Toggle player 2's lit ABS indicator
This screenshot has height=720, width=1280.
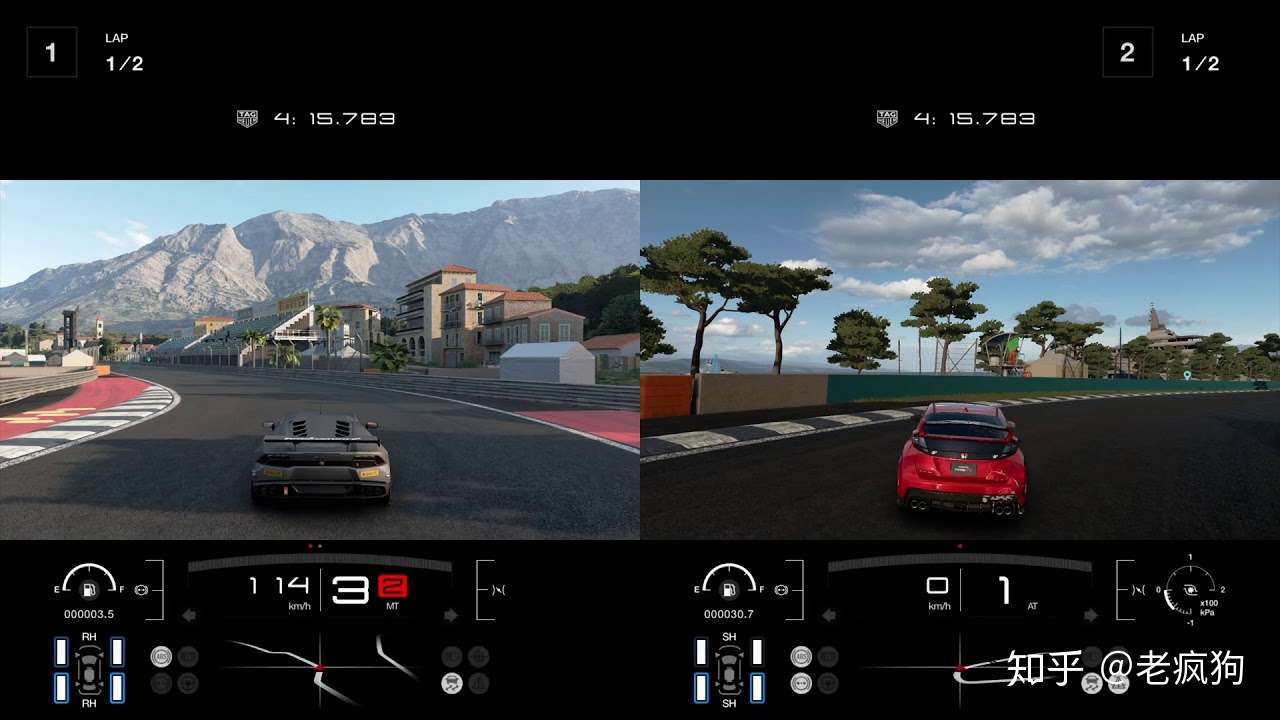801,656
